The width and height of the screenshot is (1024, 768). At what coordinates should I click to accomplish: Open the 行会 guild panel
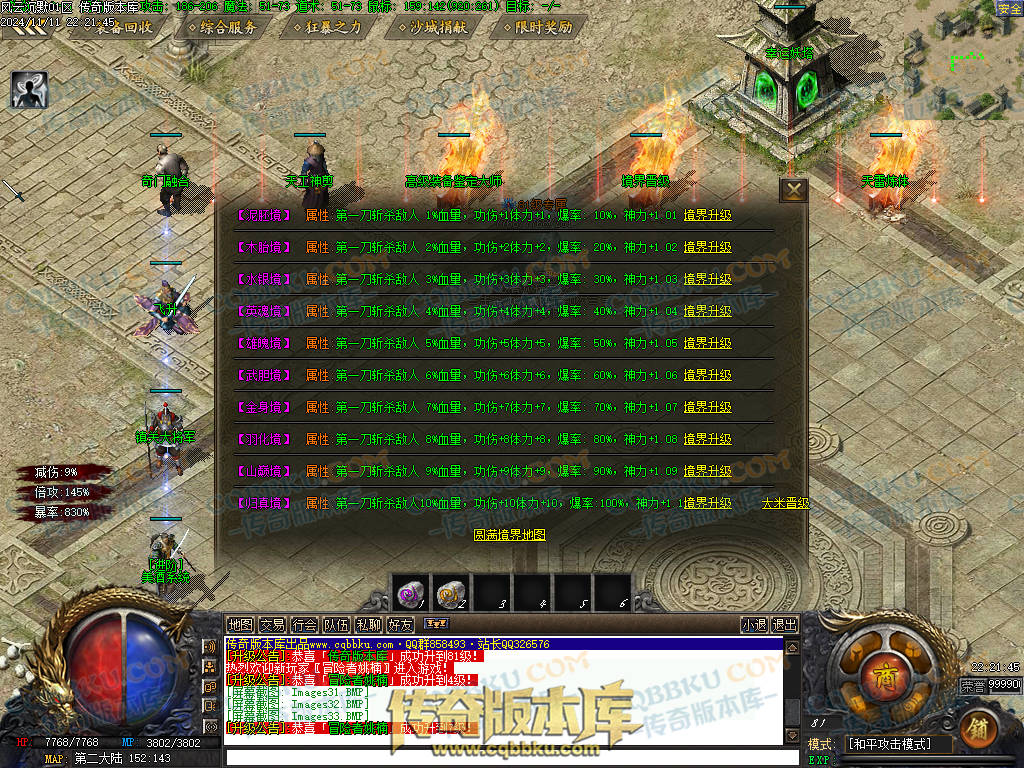tap(304, 625)
